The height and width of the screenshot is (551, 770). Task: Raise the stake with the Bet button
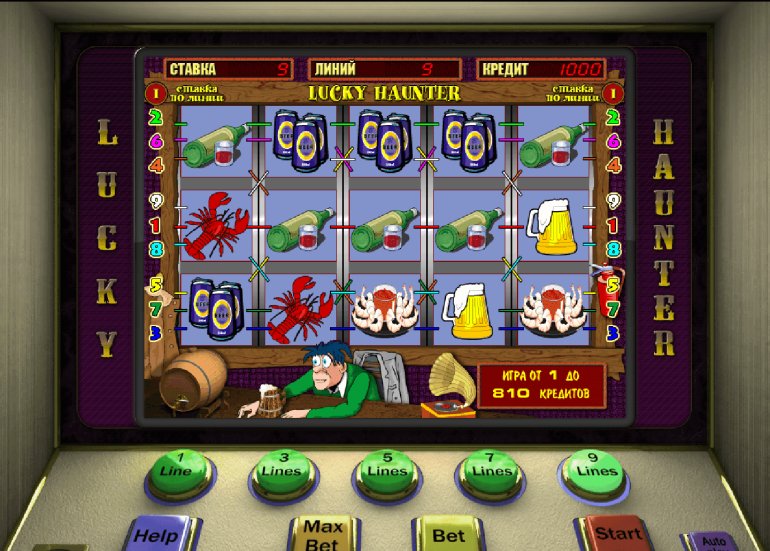coord(449,534)
